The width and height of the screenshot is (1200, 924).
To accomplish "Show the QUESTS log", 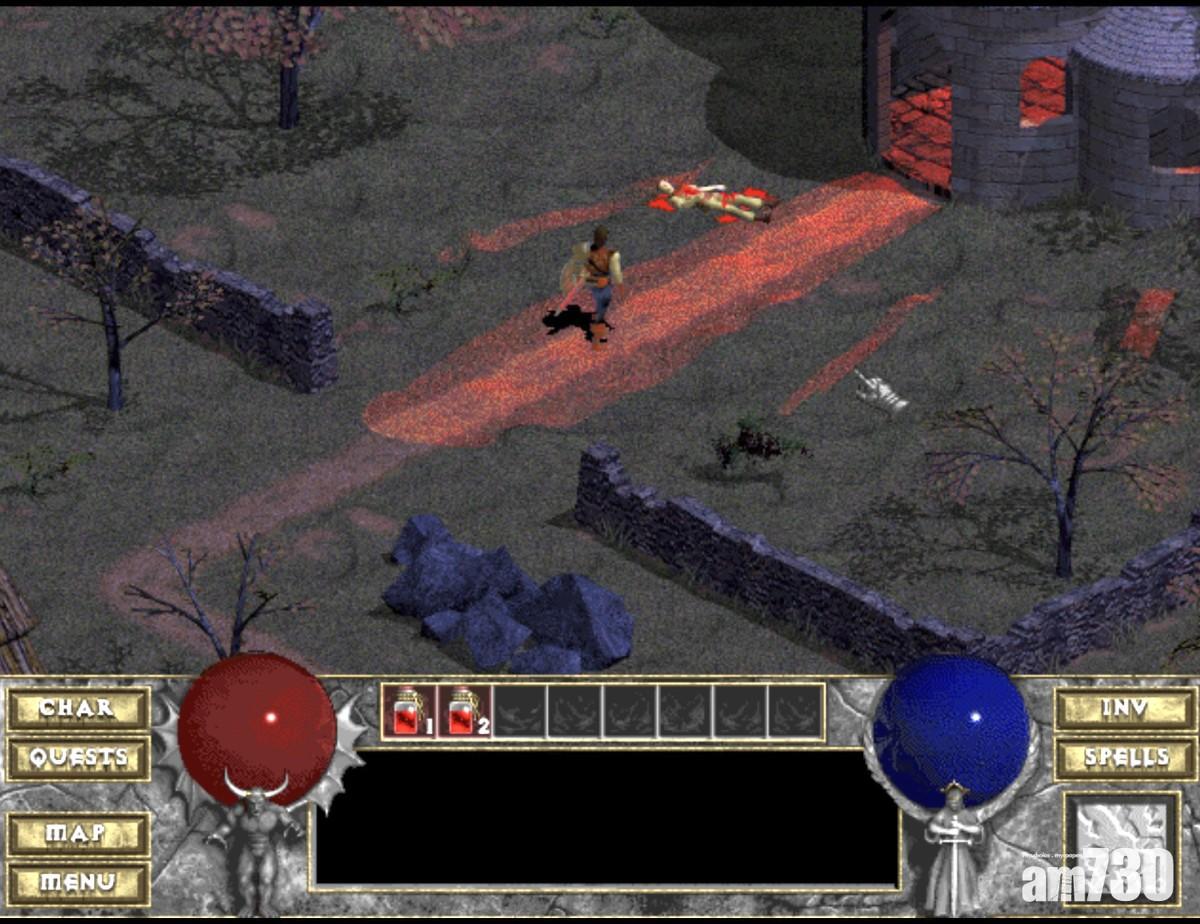I will click(78, 758).
